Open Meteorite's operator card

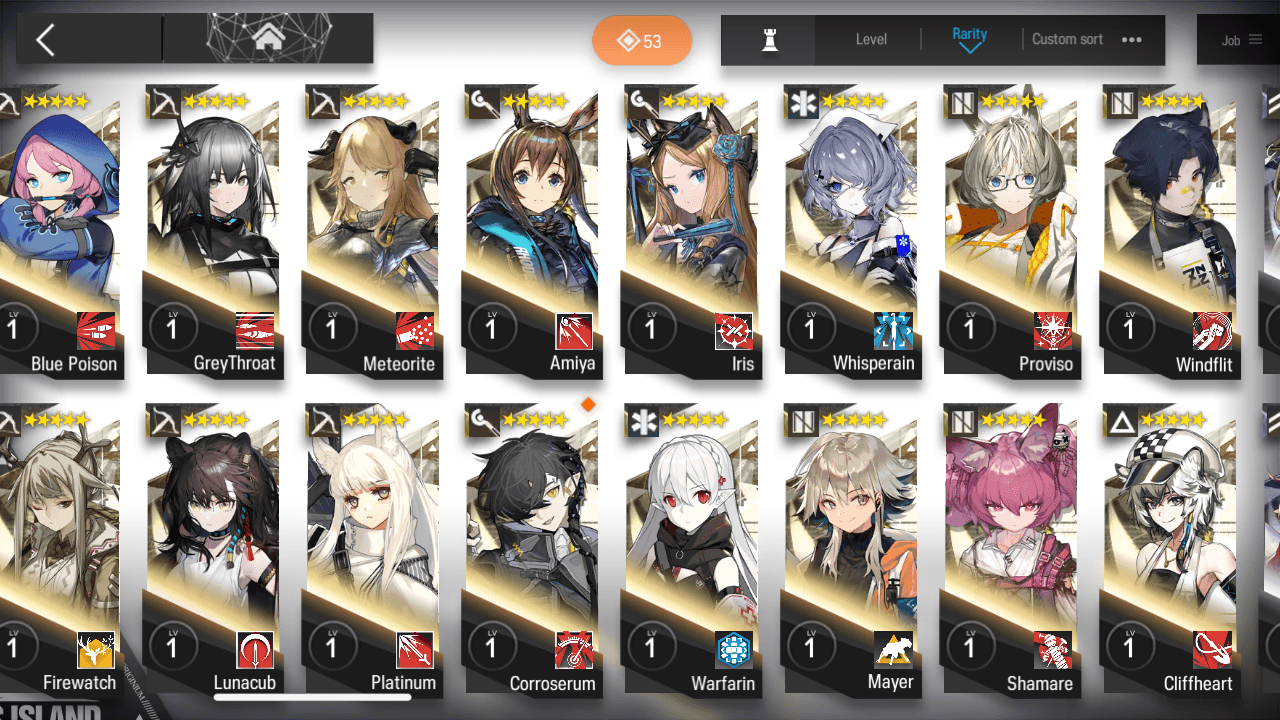[374, 230]
